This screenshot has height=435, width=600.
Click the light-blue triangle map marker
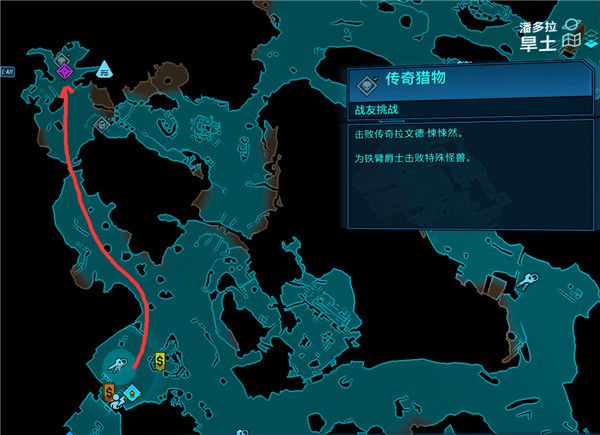pos(104,69)
